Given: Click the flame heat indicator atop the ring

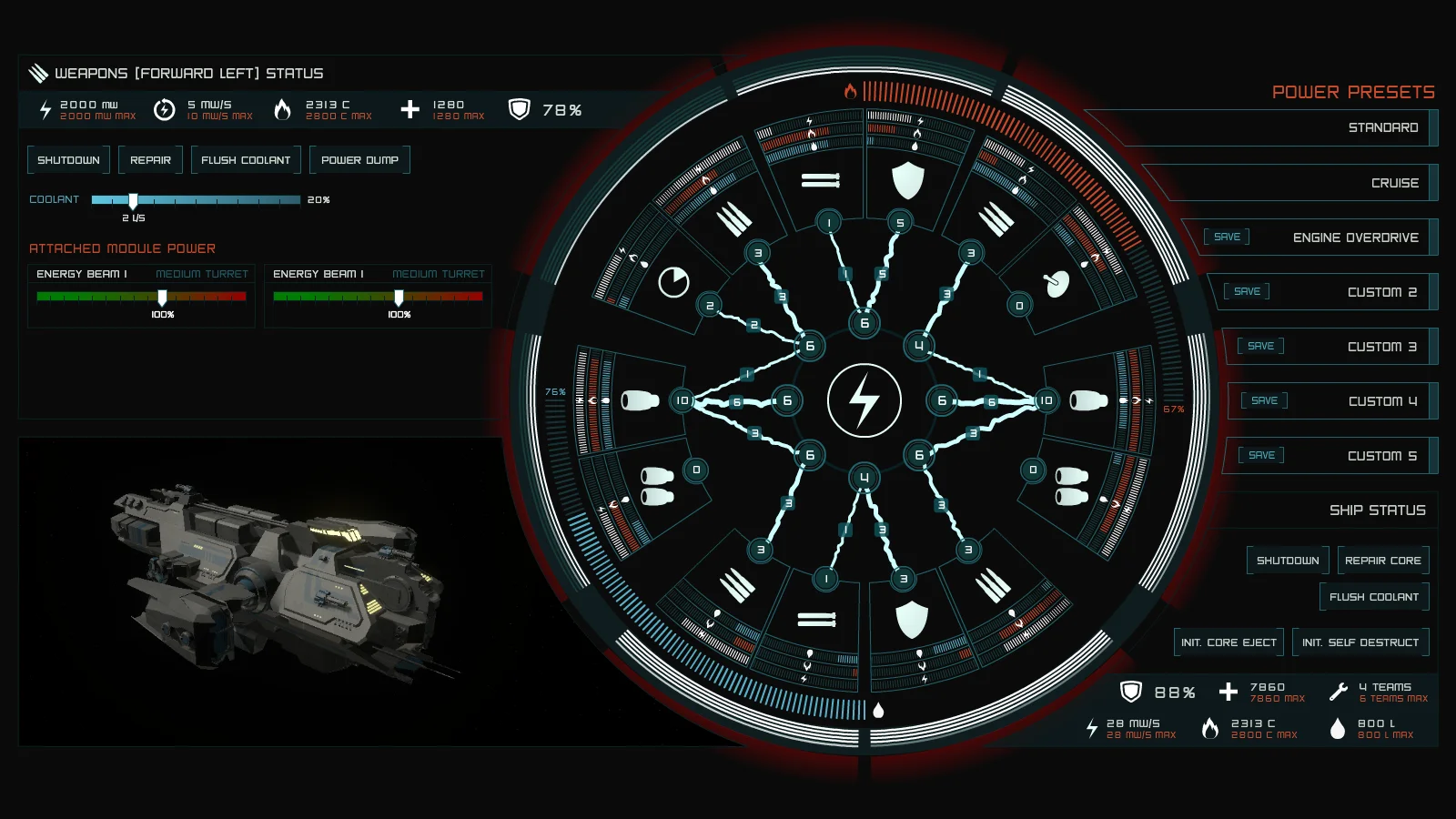Looking at the screenshot, I should (x=852, y=91).
